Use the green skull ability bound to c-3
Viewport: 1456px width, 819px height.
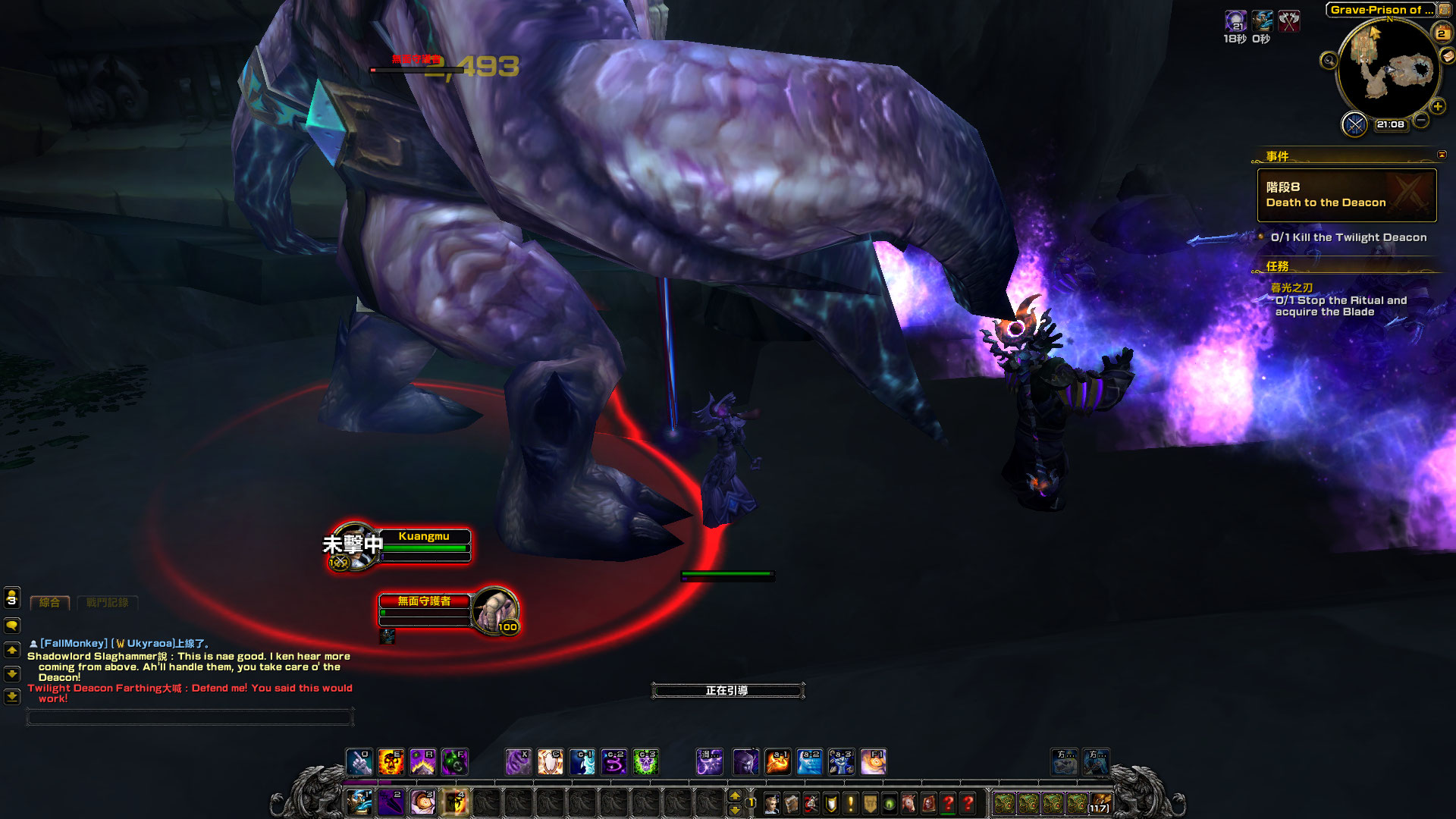pos(645,761)
